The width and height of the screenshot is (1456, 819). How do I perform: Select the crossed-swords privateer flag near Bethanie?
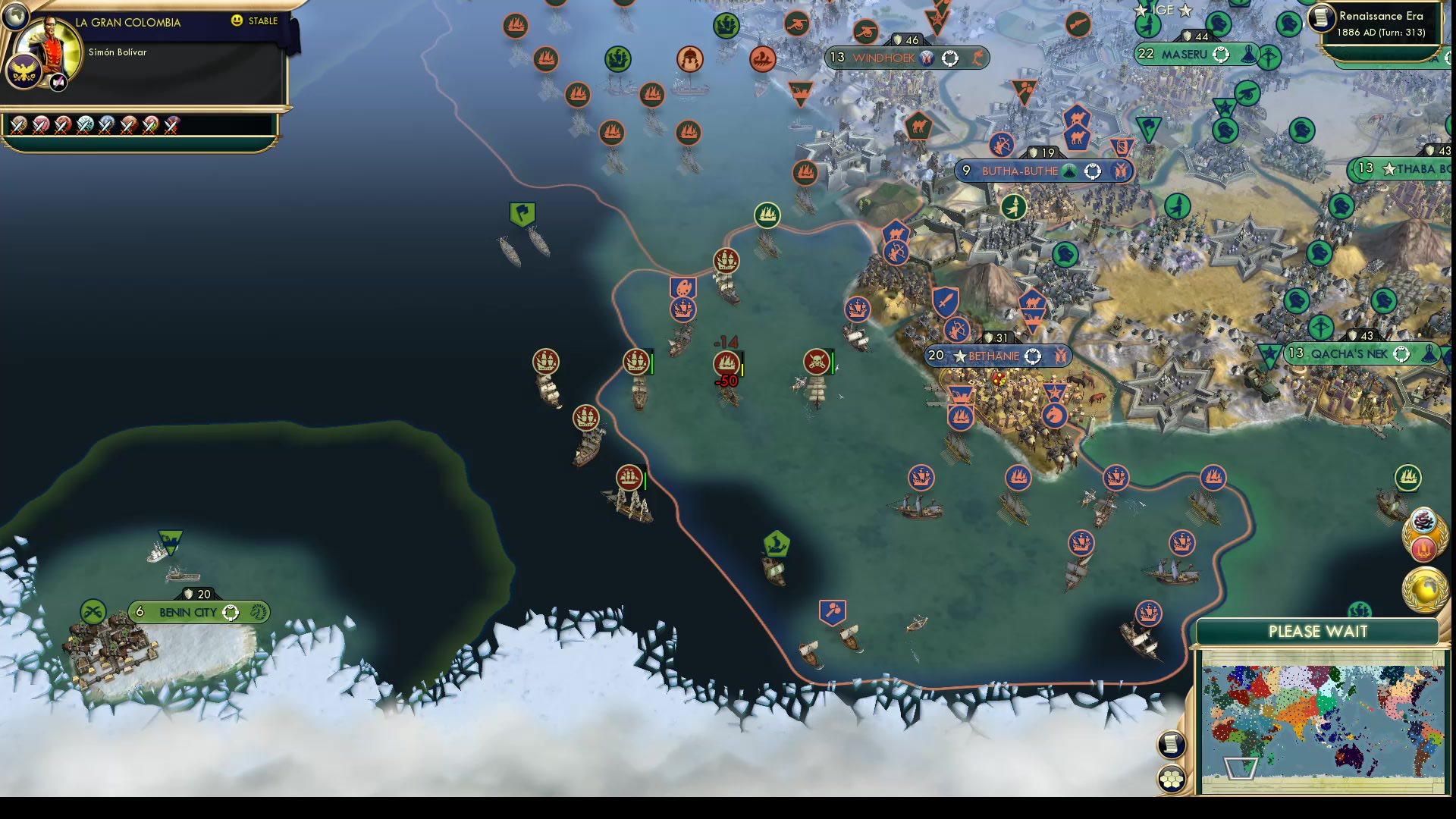click(816, 362)
